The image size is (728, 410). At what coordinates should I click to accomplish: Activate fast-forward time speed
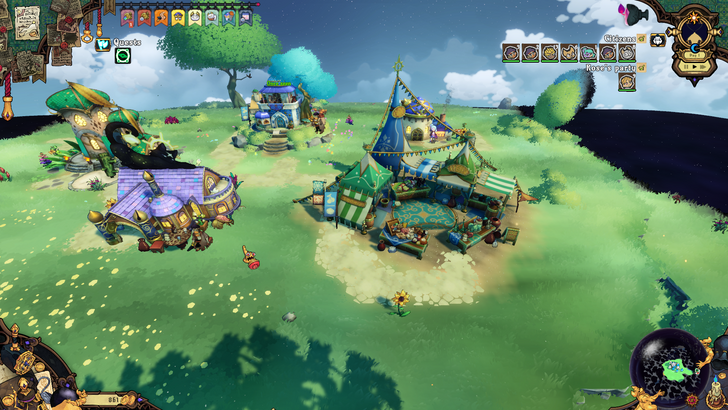[x=703, y=67]
